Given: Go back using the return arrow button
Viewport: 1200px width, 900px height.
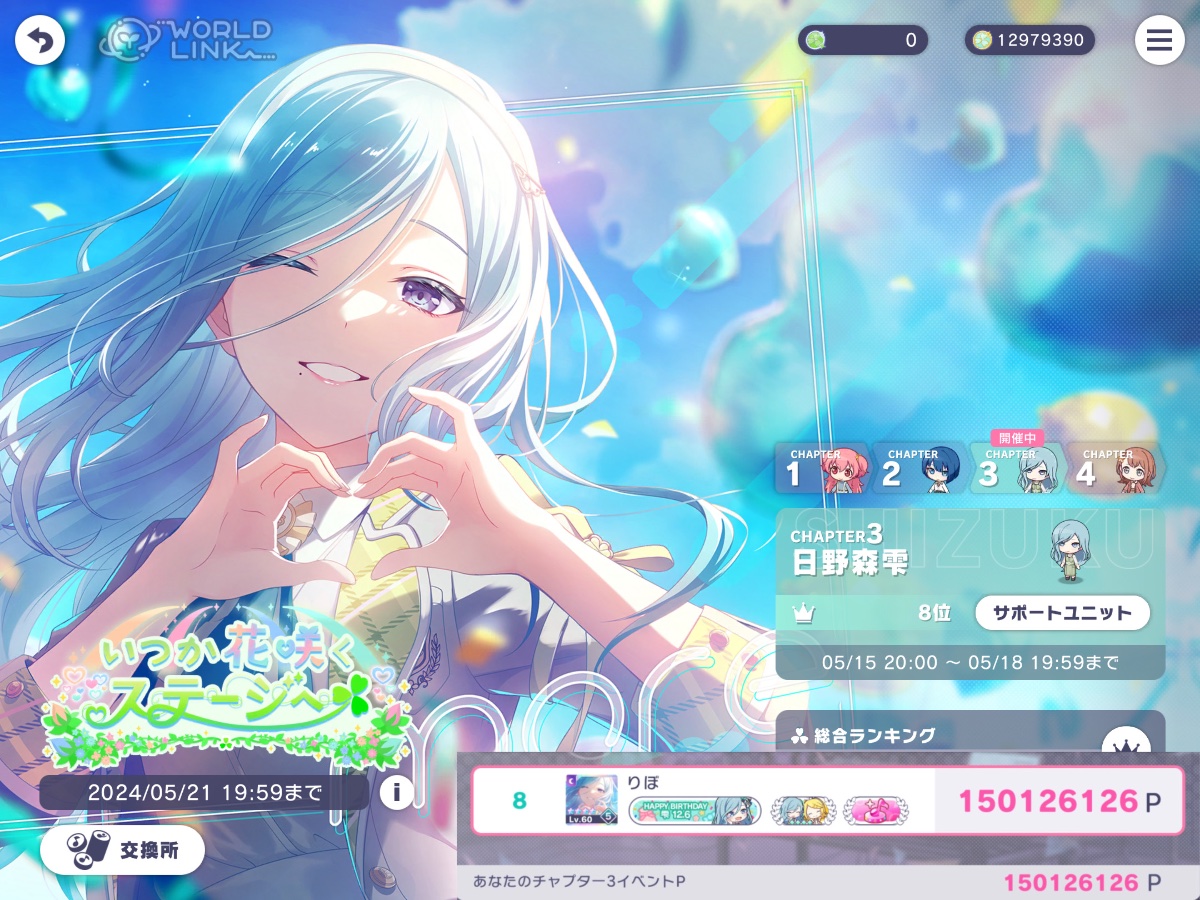Looking at the screenshot, I should coord(40,41).
